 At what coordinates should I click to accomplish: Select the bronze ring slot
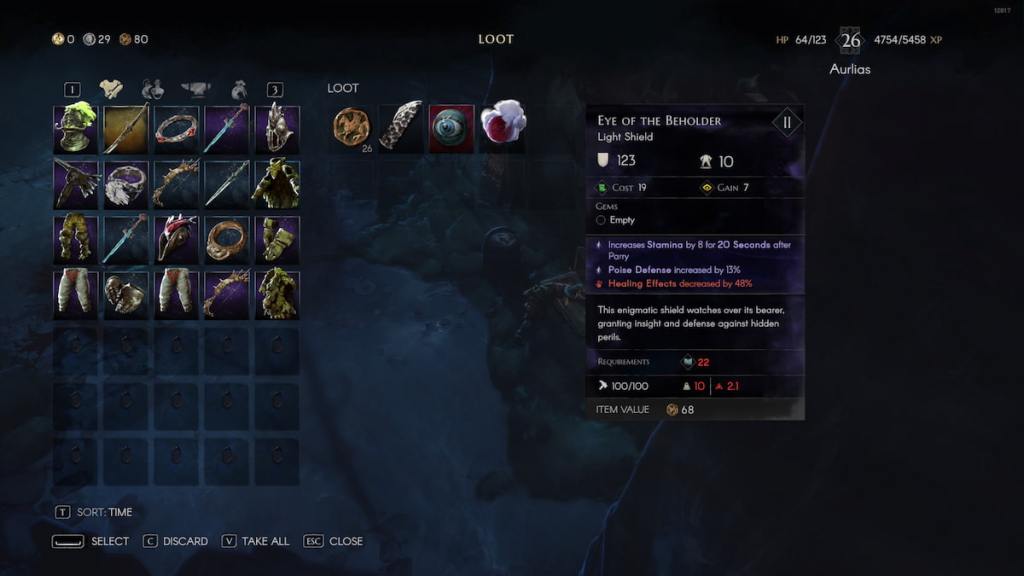(226, 239)
